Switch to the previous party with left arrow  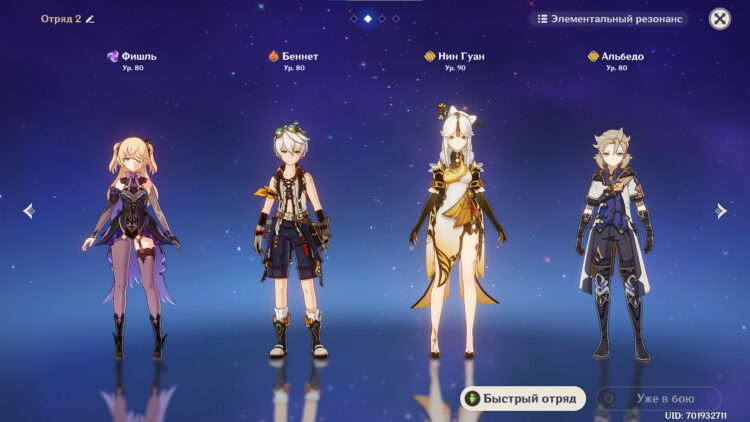pyautogui.click(x=28, y=210)
